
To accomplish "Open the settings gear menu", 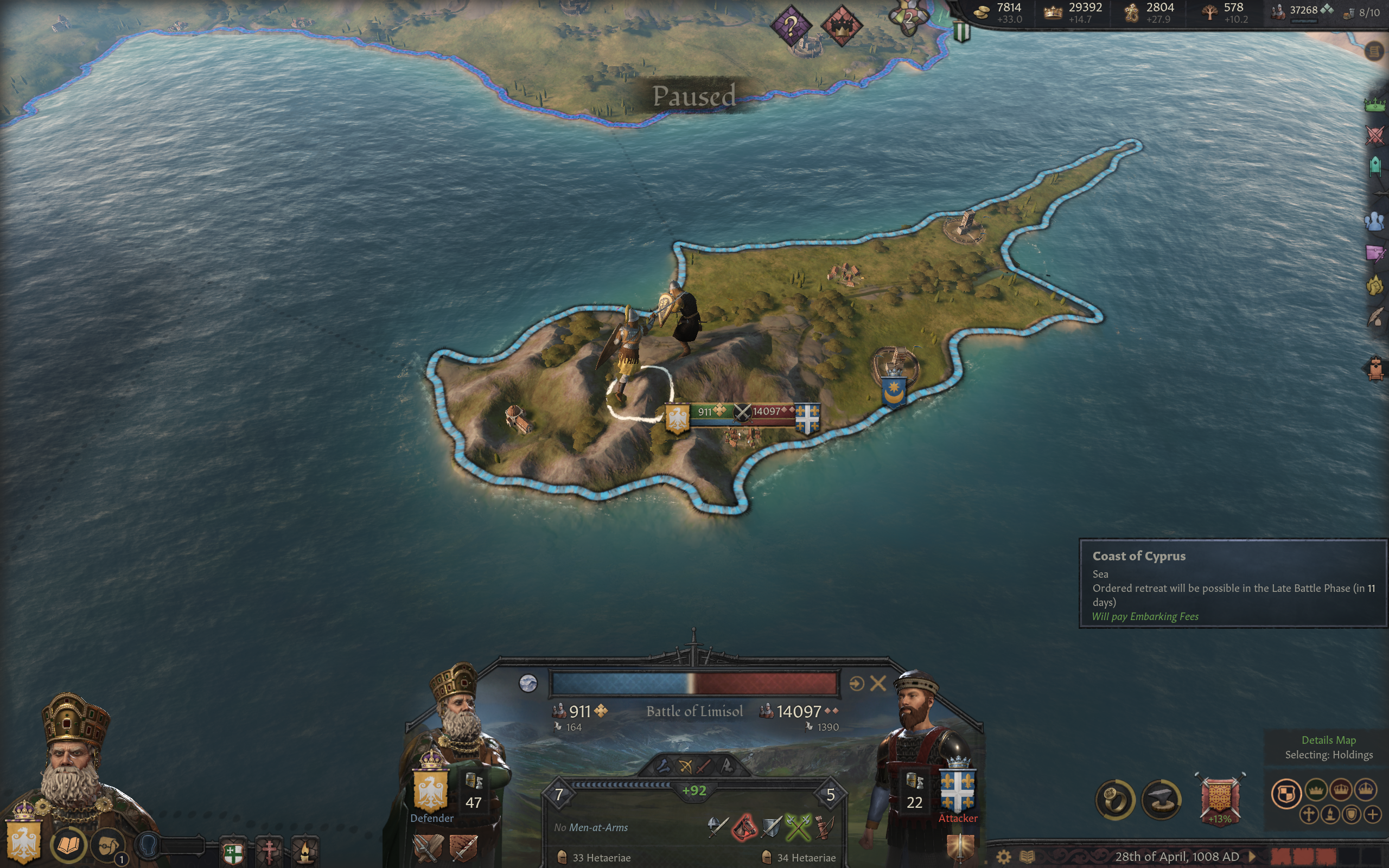I will tap(1003, 857).
